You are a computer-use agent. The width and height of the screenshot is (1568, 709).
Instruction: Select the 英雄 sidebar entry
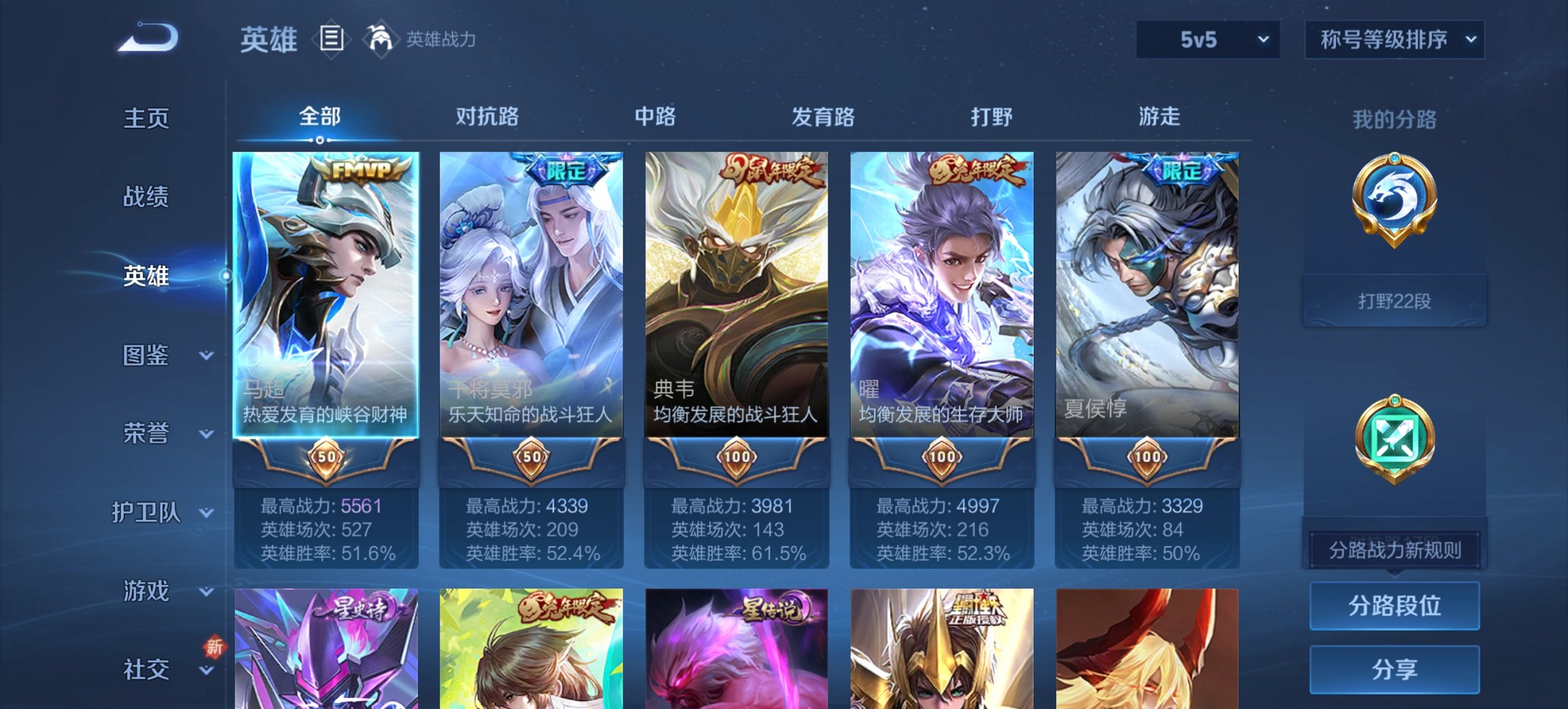147,276
